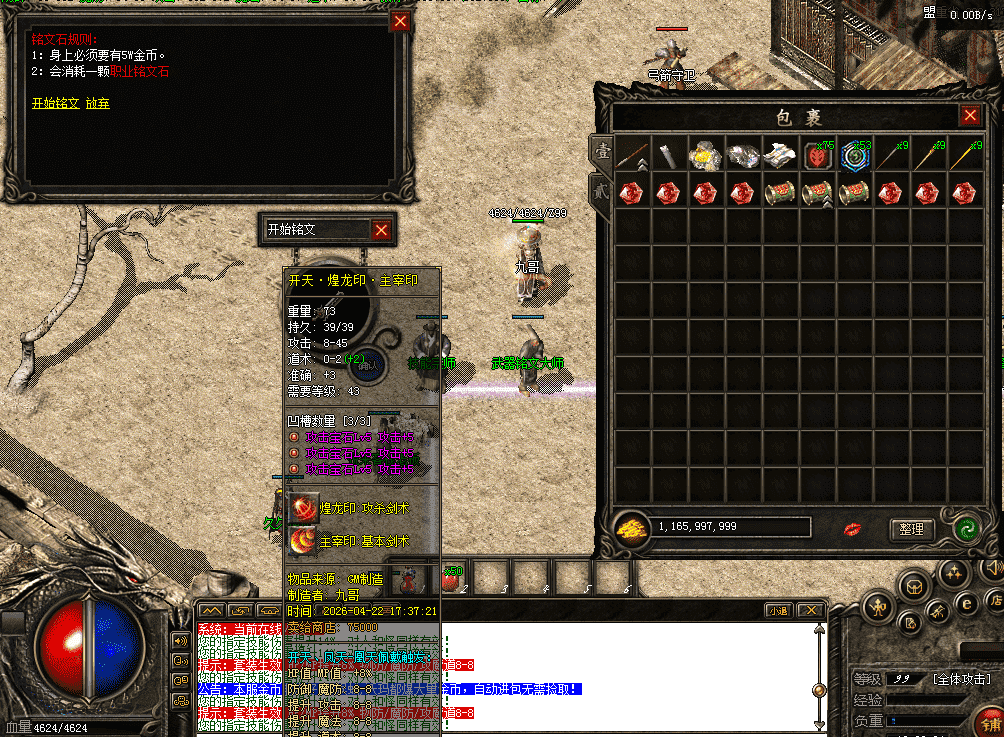Close the 包裹 inventory window
The width and height of the screenshot is (1004, 737).
coord(970,116)
